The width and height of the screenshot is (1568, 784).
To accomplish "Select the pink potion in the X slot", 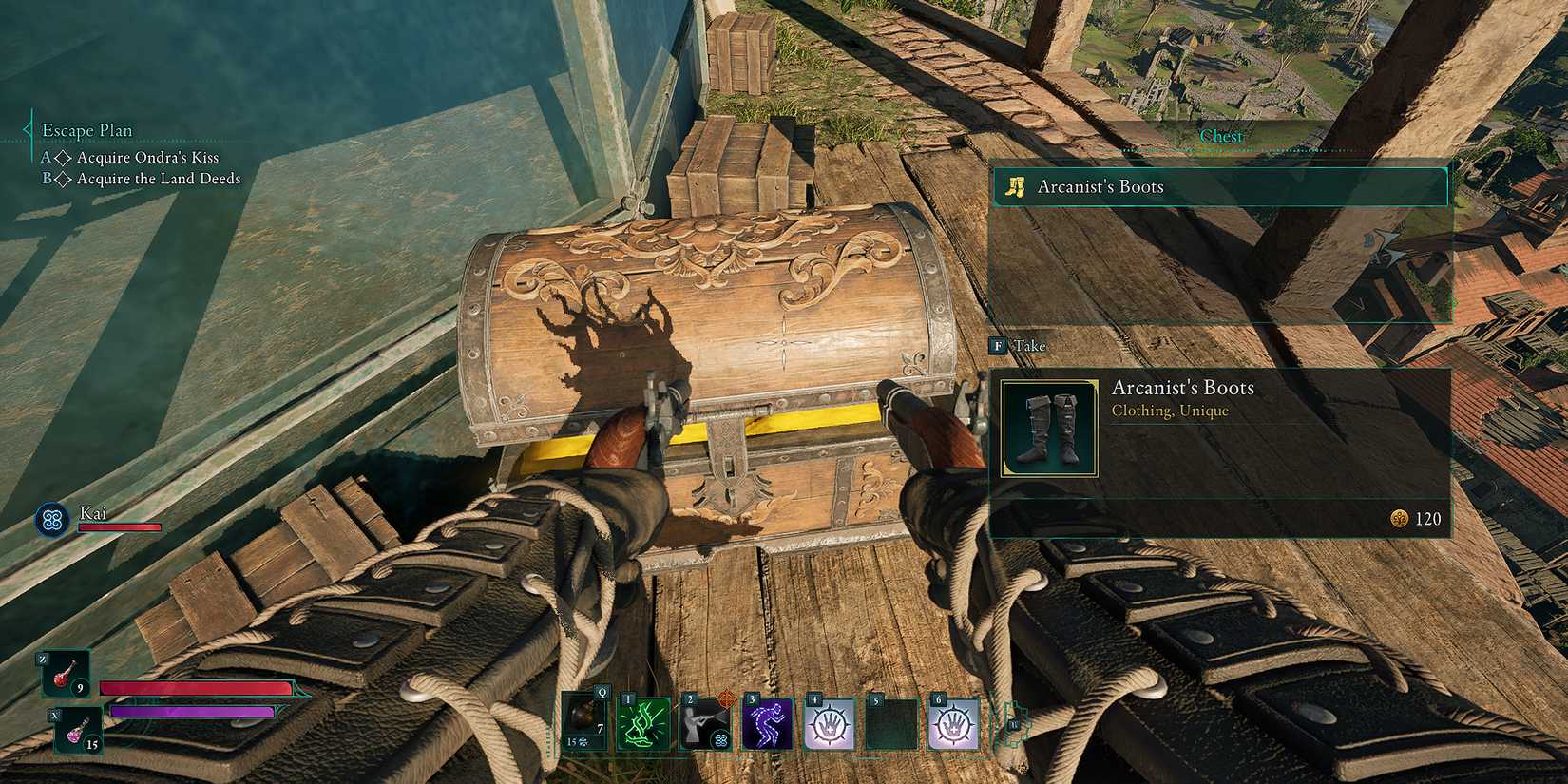I will click(65, 722).
